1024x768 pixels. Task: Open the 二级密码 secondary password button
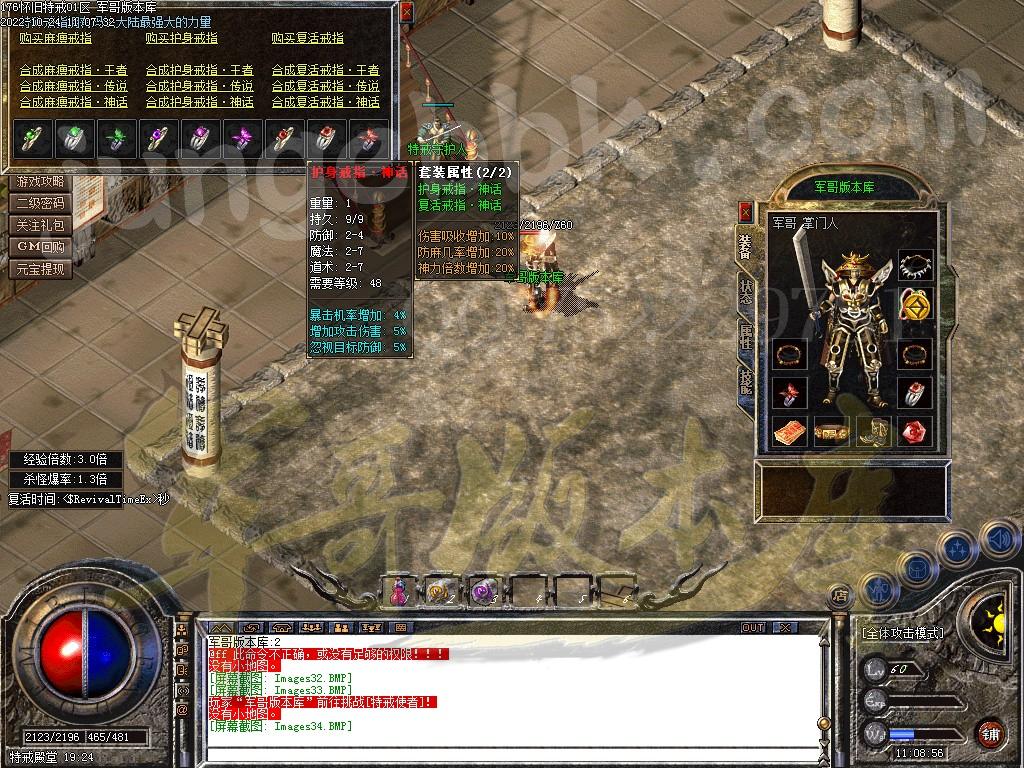tap(41, 203)
